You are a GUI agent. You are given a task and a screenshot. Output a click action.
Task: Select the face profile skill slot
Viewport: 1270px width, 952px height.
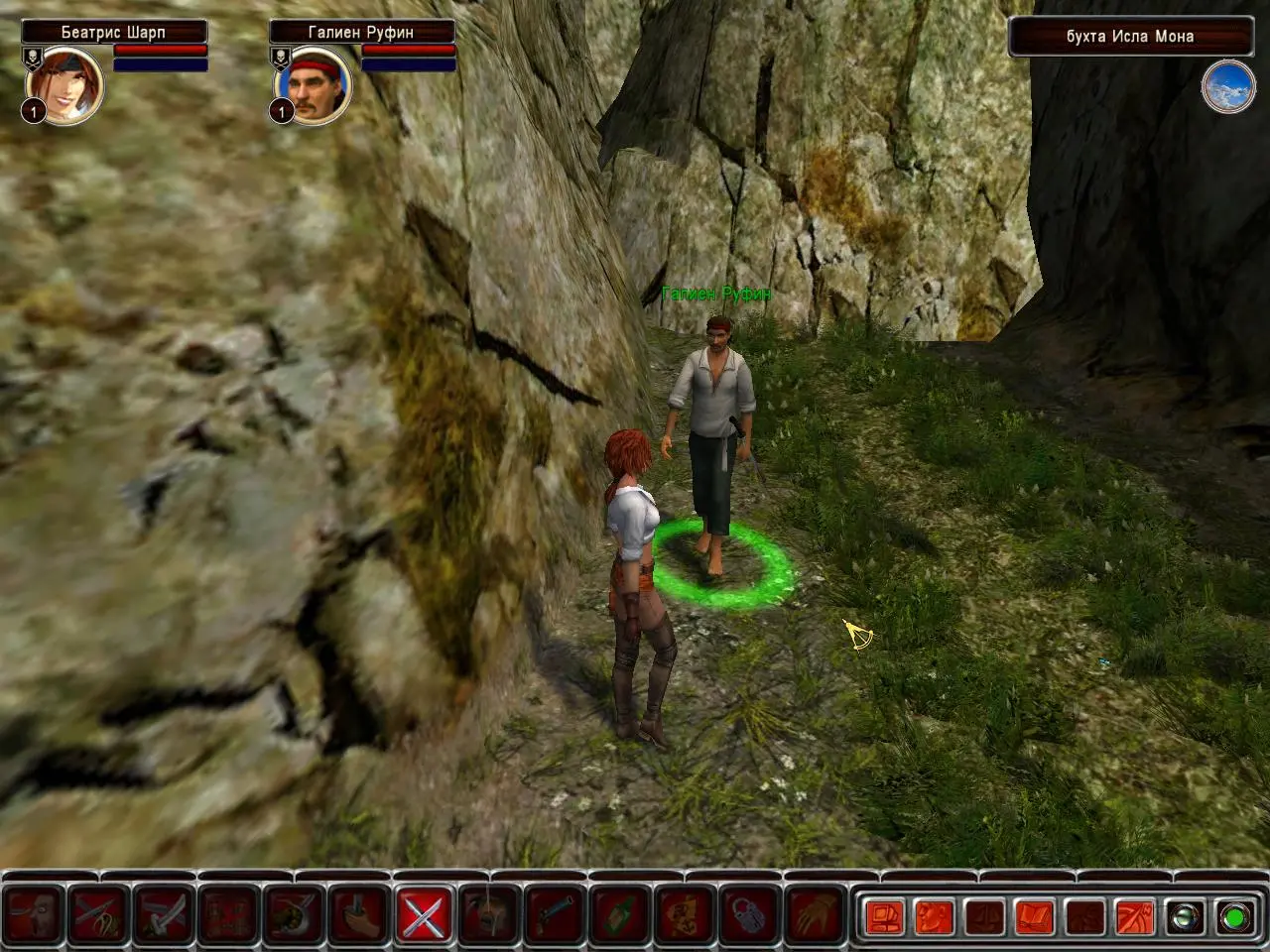pyautogui.click(x=34, y=914)
